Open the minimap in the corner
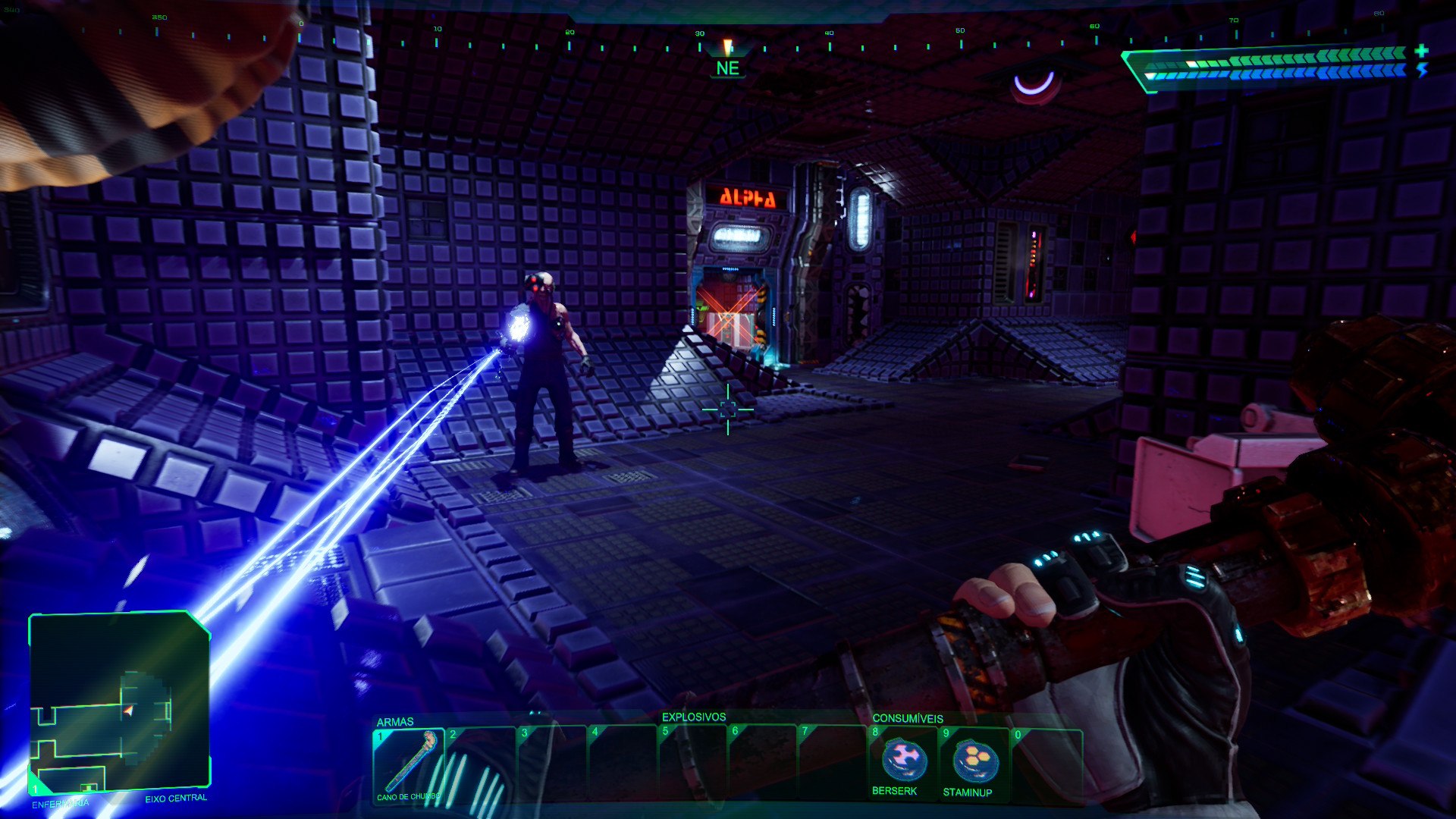This screenshot has width=1456, height=819. pyautogui.click(x=119, y=701)
